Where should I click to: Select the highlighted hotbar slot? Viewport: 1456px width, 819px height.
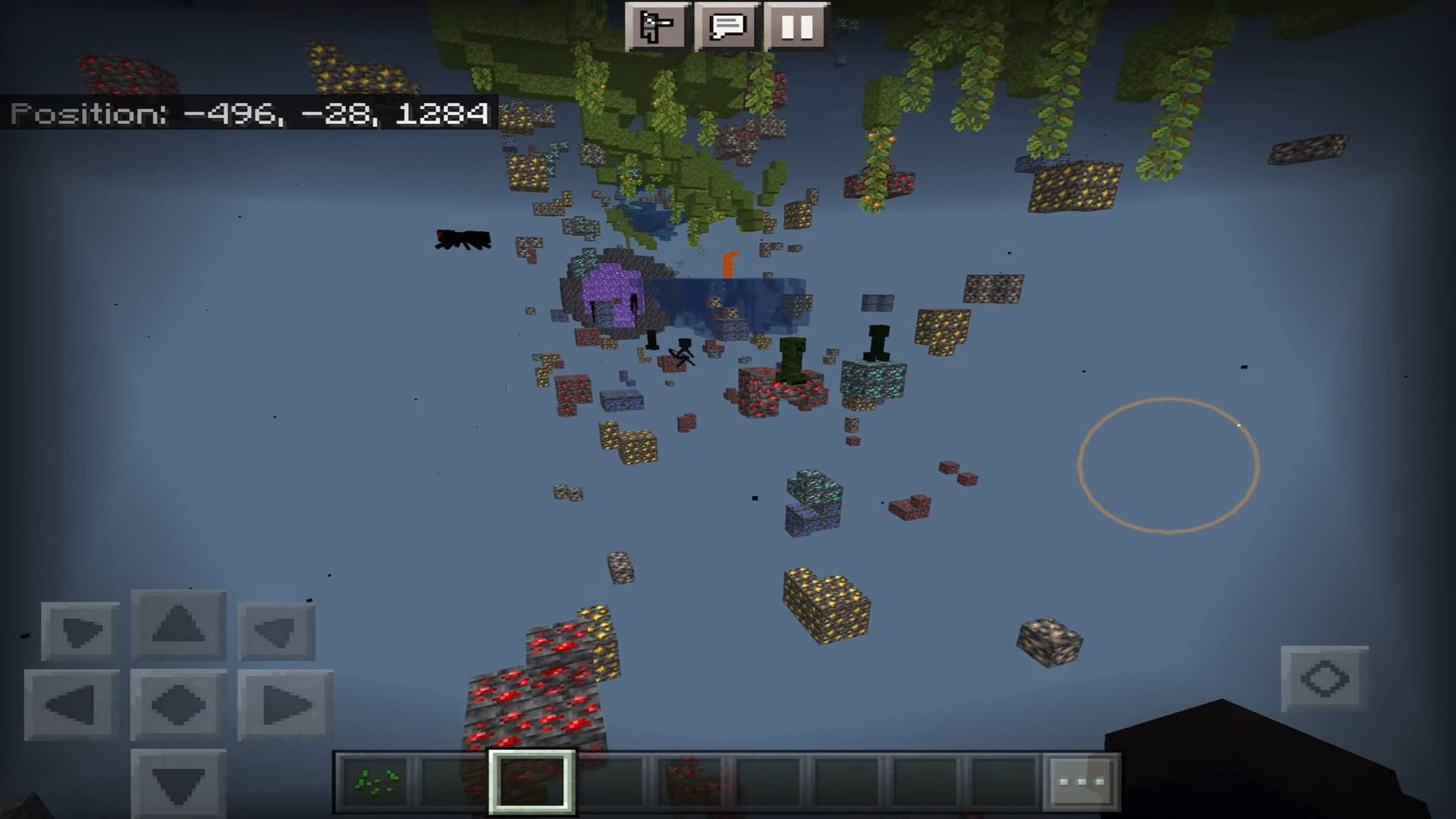tap(532, 781)
